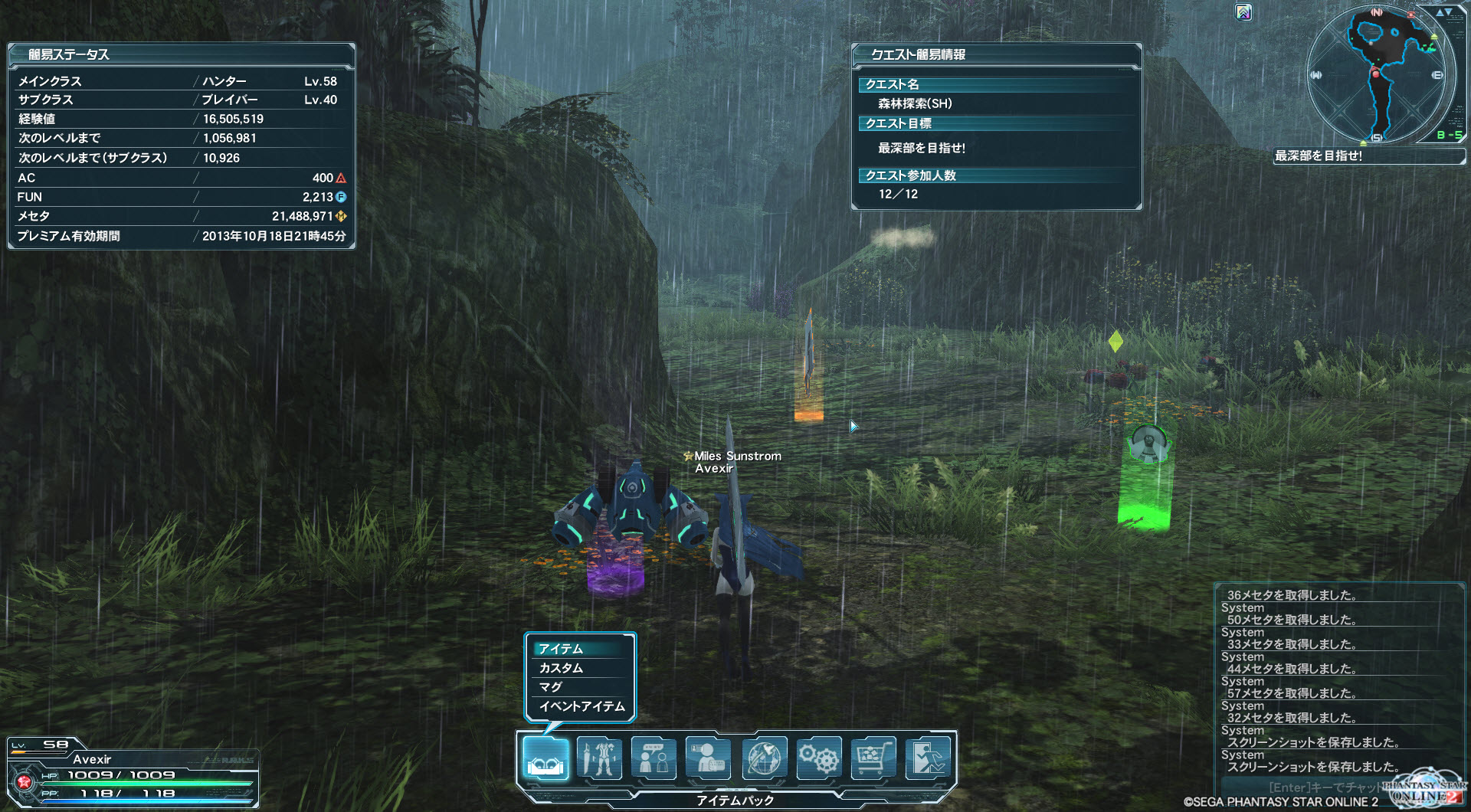Click the 最深部を目指せ! objective bar below minimap

(1368, 156)
